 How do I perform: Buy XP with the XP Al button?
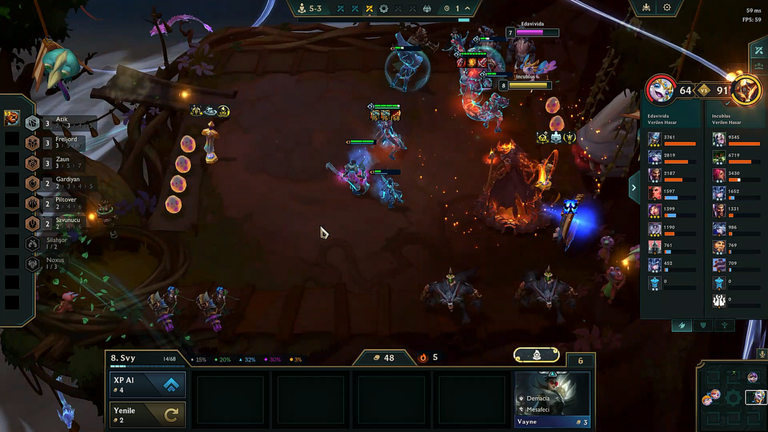(x=147, y=385)
